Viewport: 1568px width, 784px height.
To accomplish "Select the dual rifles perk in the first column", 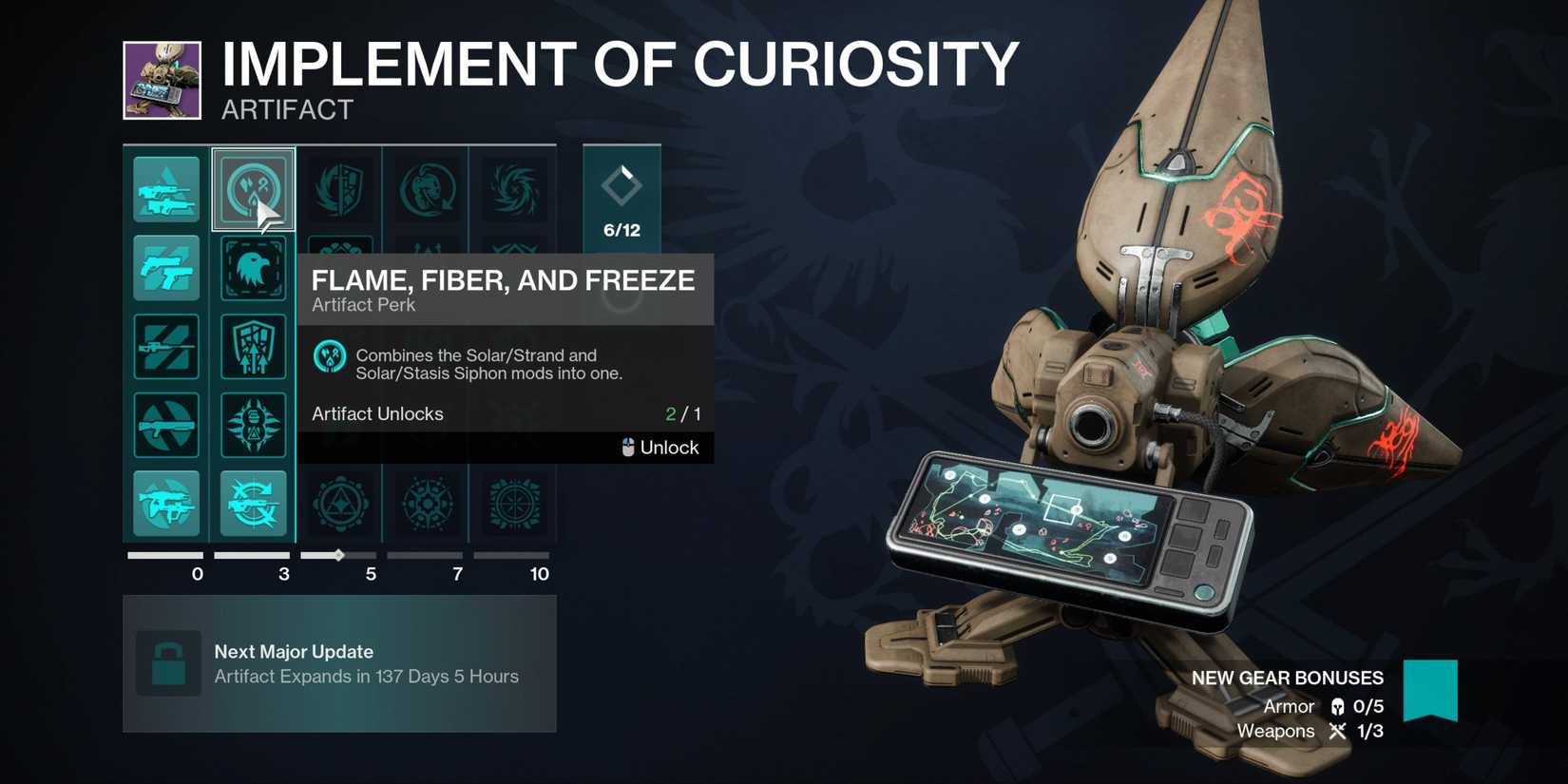I will click(166, 189).
